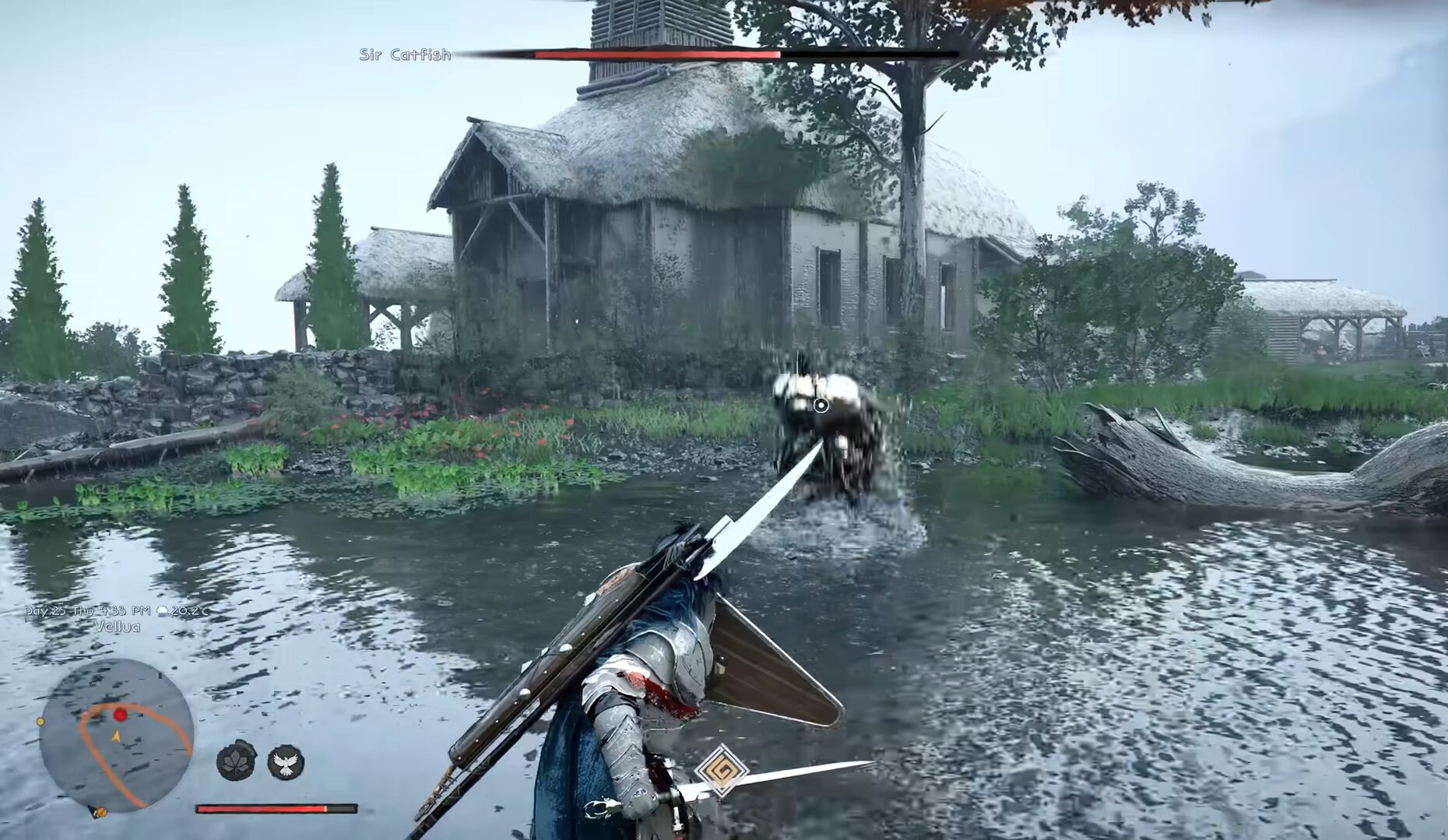1448x840 pixels.
Task: Activate the leaf emblem skill icon
Action: [x=236, y=761]
